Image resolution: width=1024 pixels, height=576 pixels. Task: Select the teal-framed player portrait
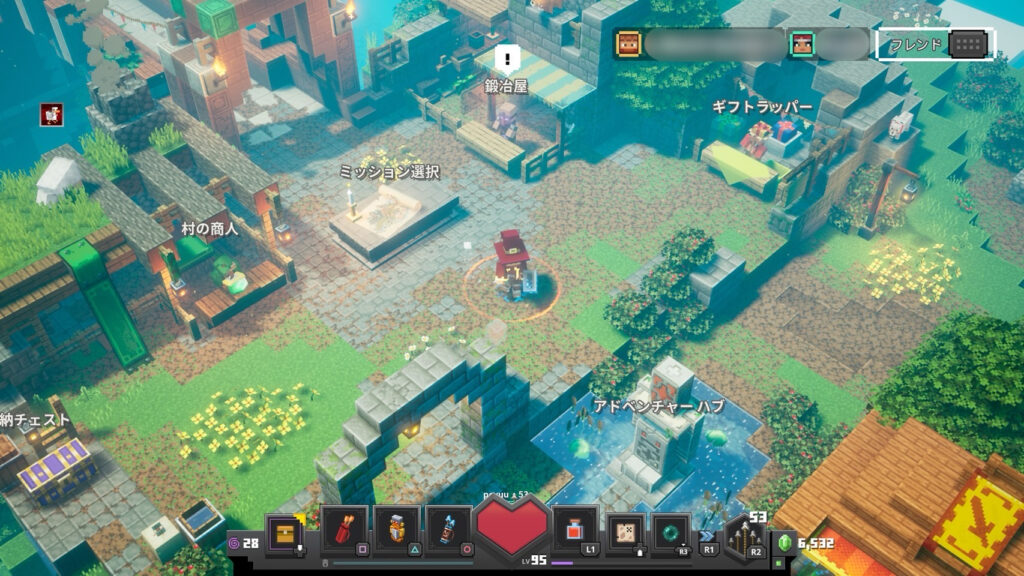click(x=803, y=44)
